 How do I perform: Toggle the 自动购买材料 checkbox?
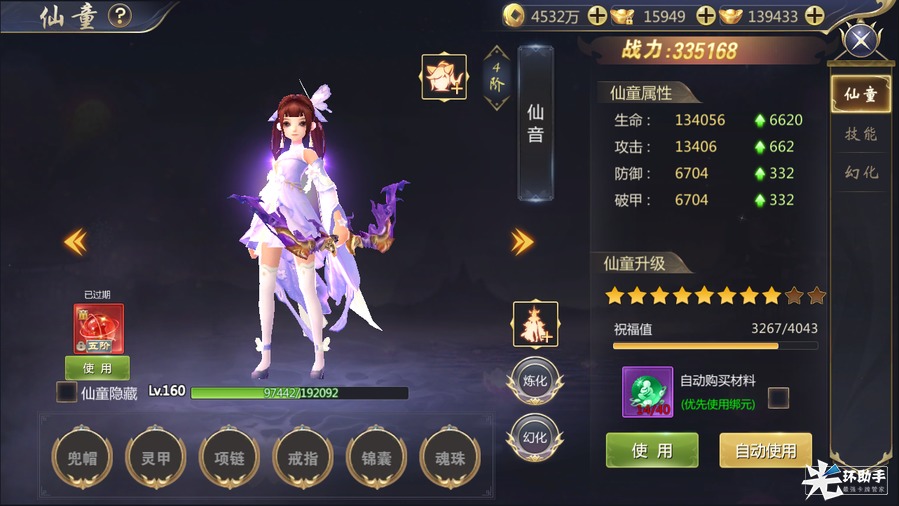tap(778, 398)
